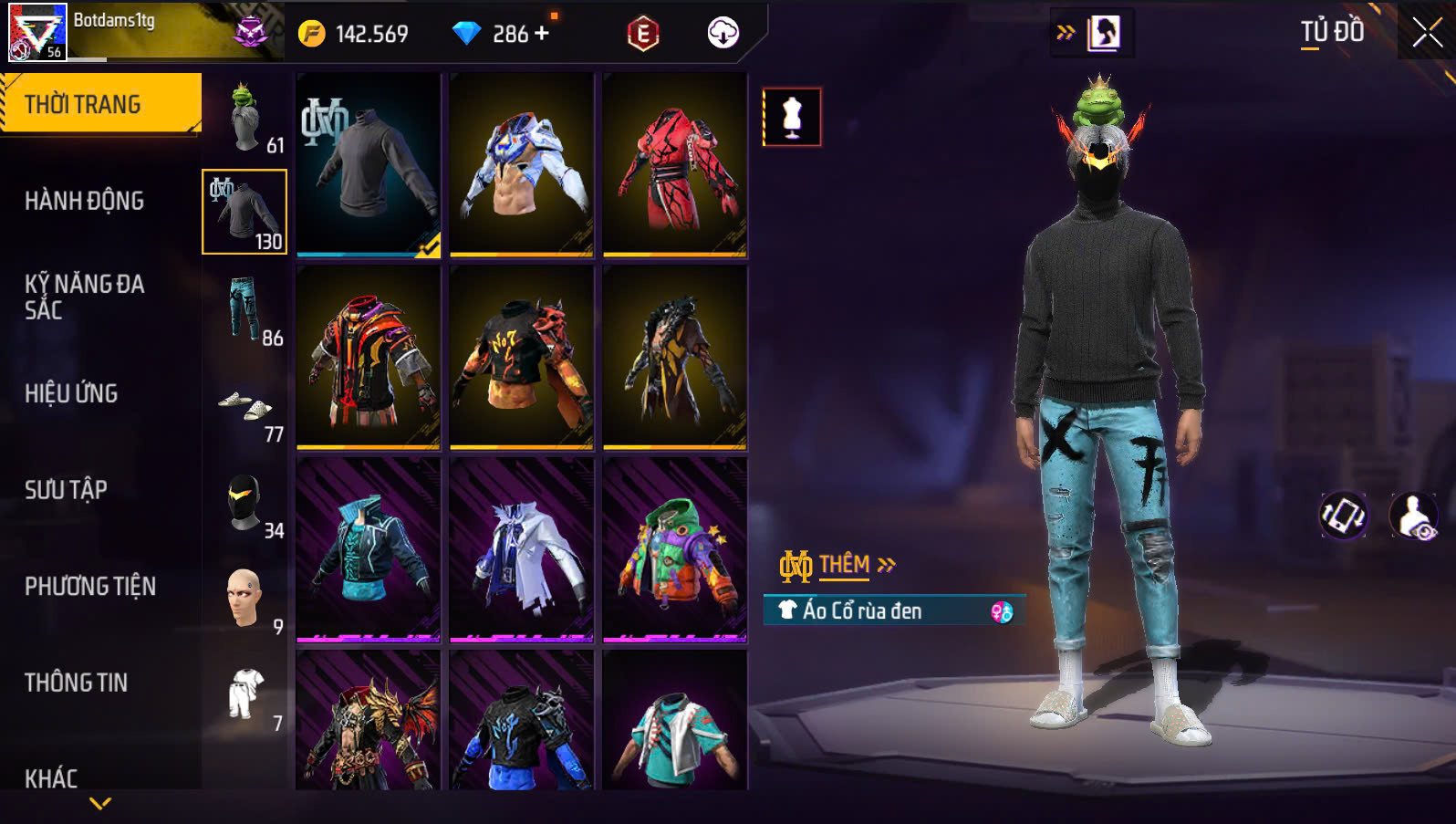Select the black mask category
Viewport: 1456px width, 824px height.
pos(244,502)
